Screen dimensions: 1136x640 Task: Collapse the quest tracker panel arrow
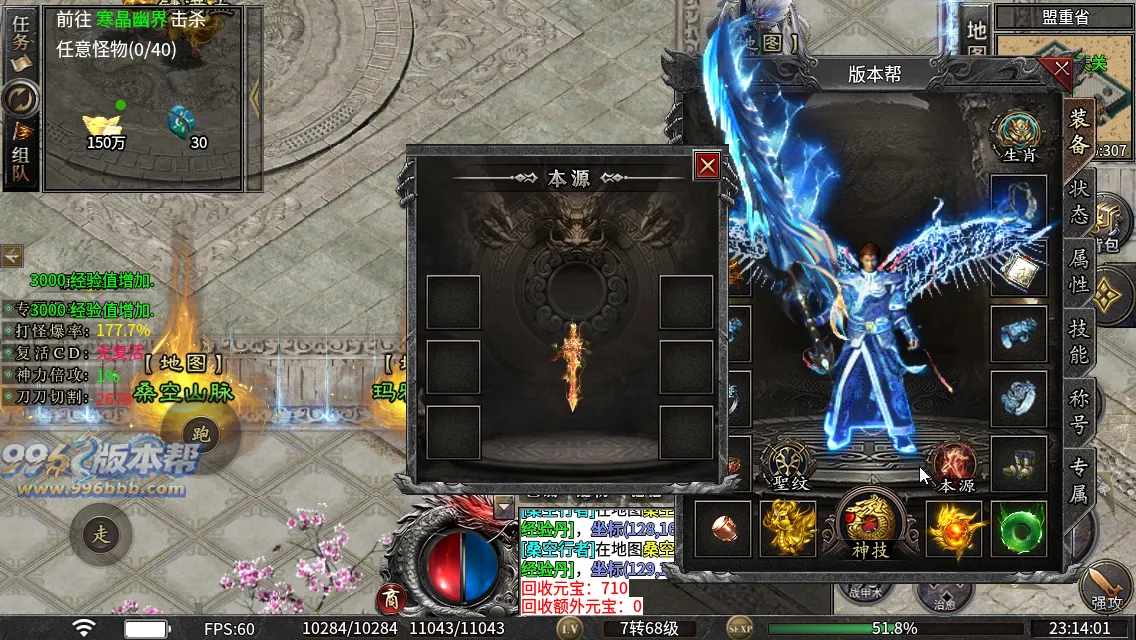coord(254,96)
